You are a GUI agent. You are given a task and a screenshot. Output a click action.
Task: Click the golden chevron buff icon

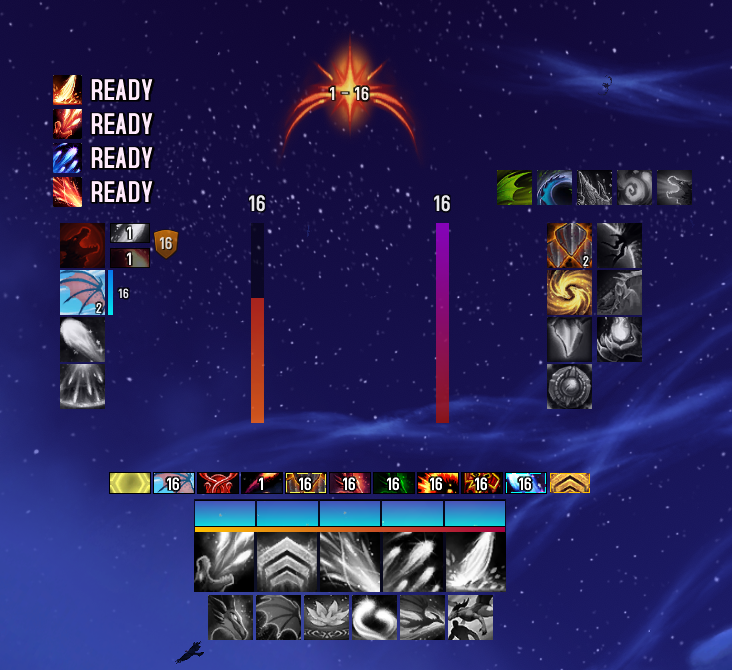click(x=569, y=483)
